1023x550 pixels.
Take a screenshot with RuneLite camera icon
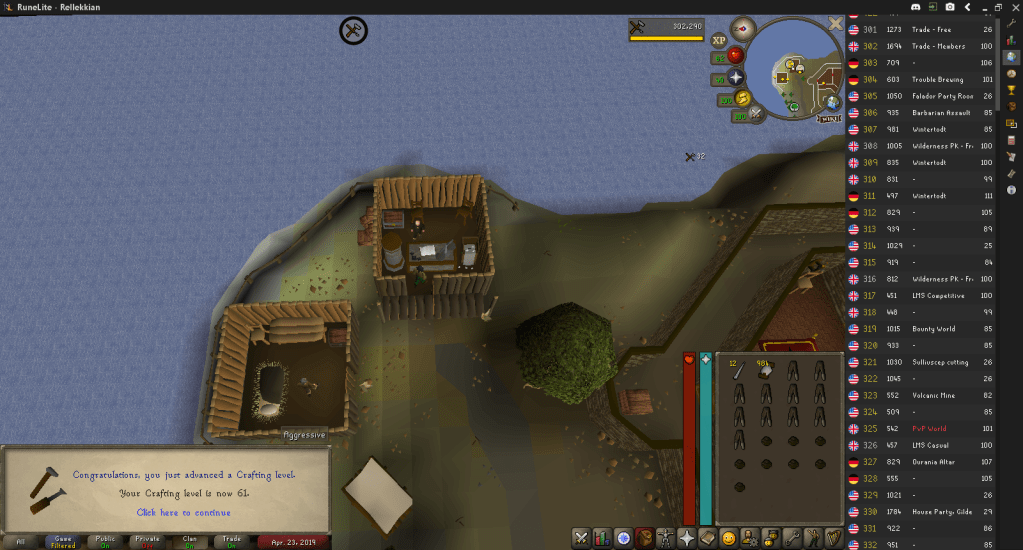tap(948, 7)
